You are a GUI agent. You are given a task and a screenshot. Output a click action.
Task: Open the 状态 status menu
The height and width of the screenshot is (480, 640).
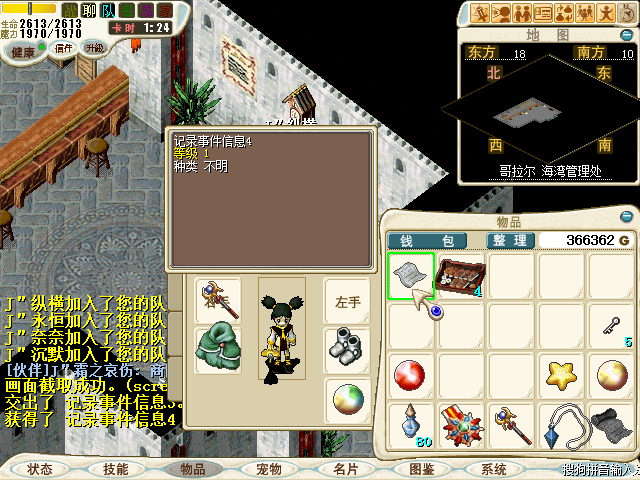[x=40, y=468]
